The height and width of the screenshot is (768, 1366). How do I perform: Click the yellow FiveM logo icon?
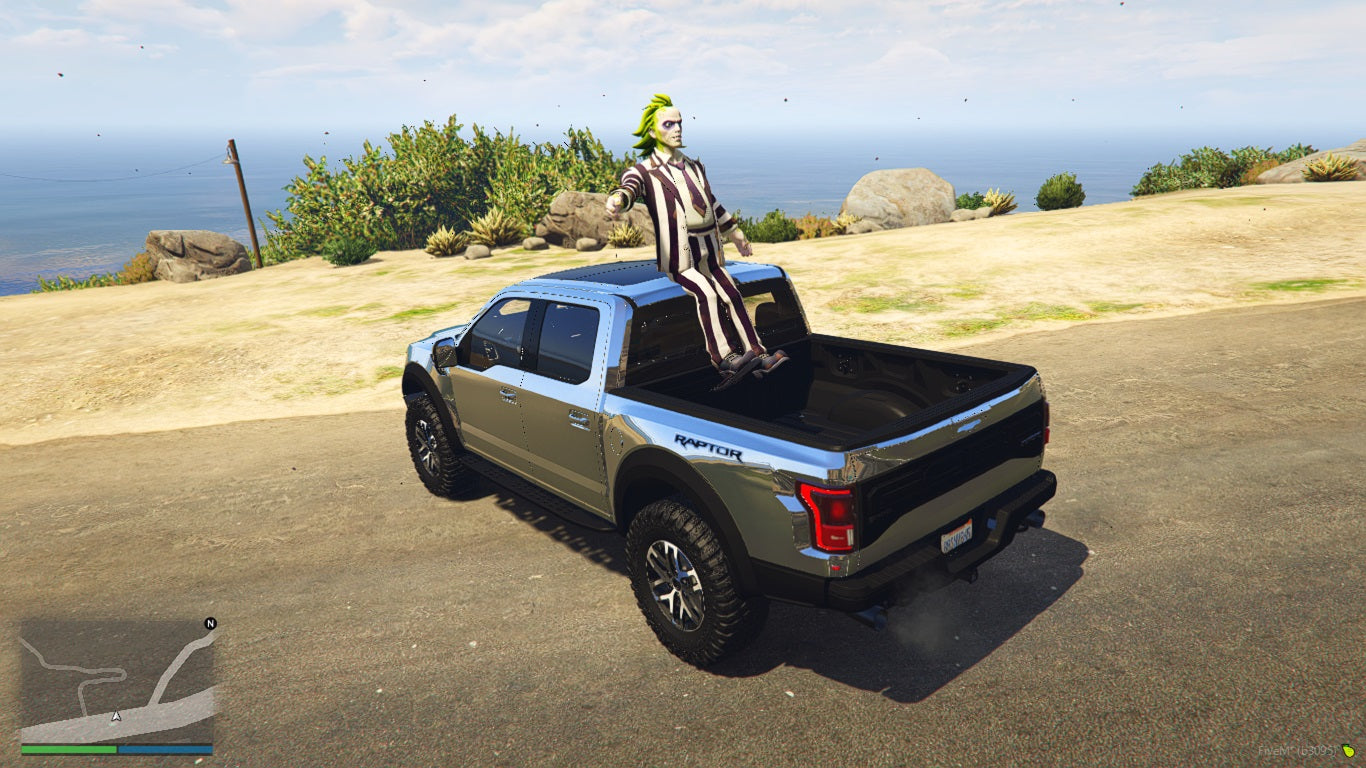[x=1348, y=752]
